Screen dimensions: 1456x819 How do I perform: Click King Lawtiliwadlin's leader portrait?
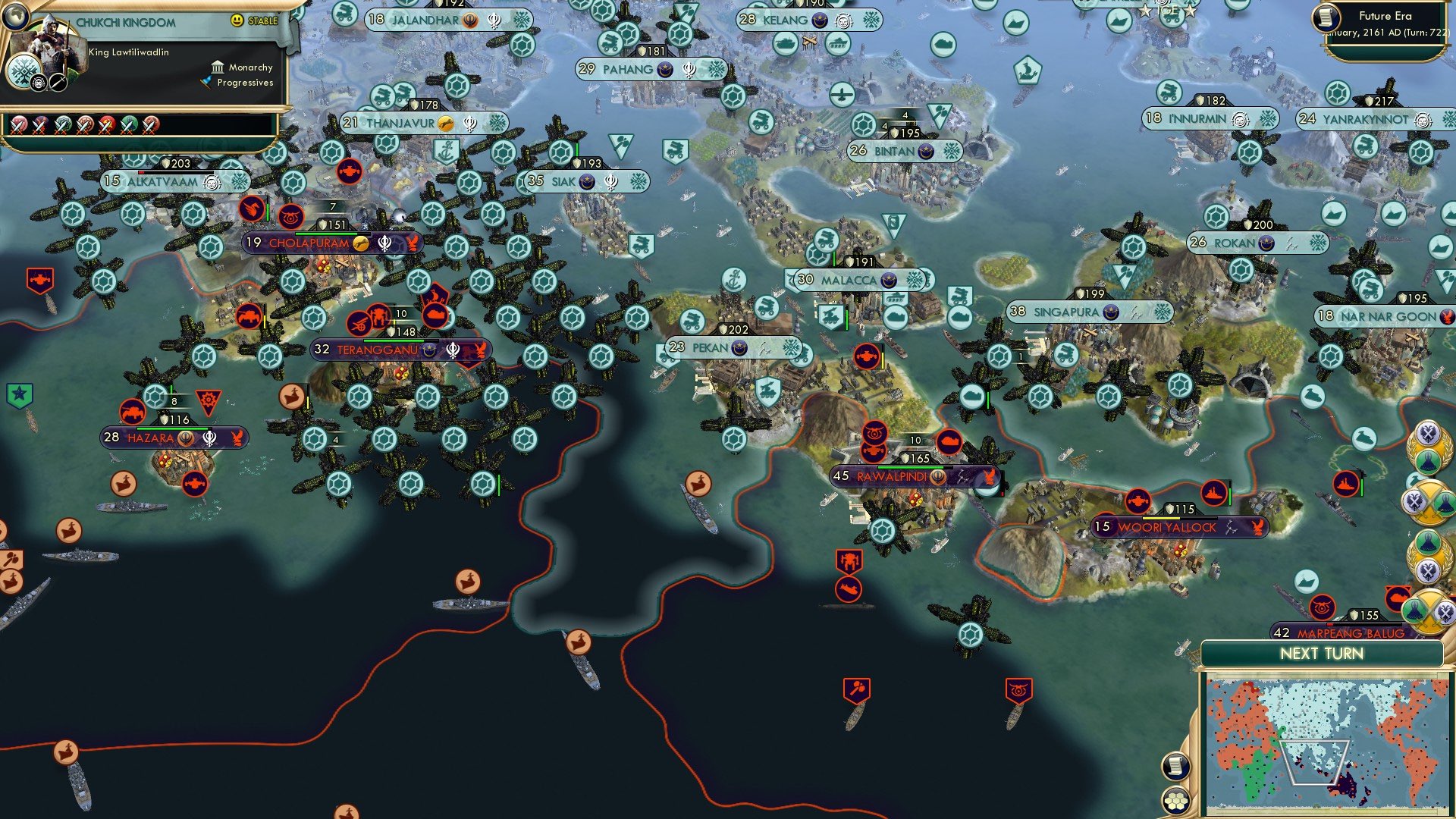pos(50,47)
